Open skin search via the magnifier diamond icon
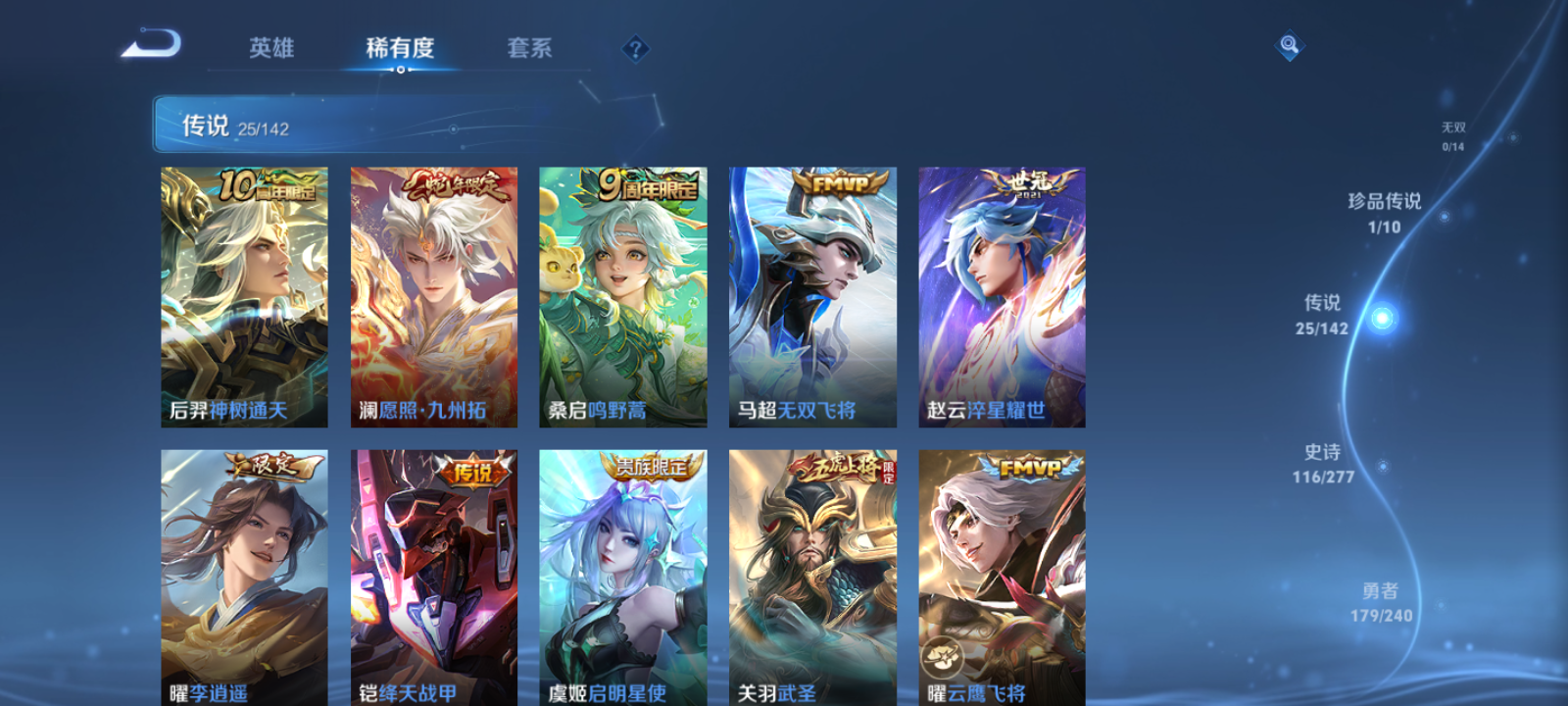Image resolution: width=1568 pixels, height=706 pixels. pyautogui.click(x=1289, y=44)
